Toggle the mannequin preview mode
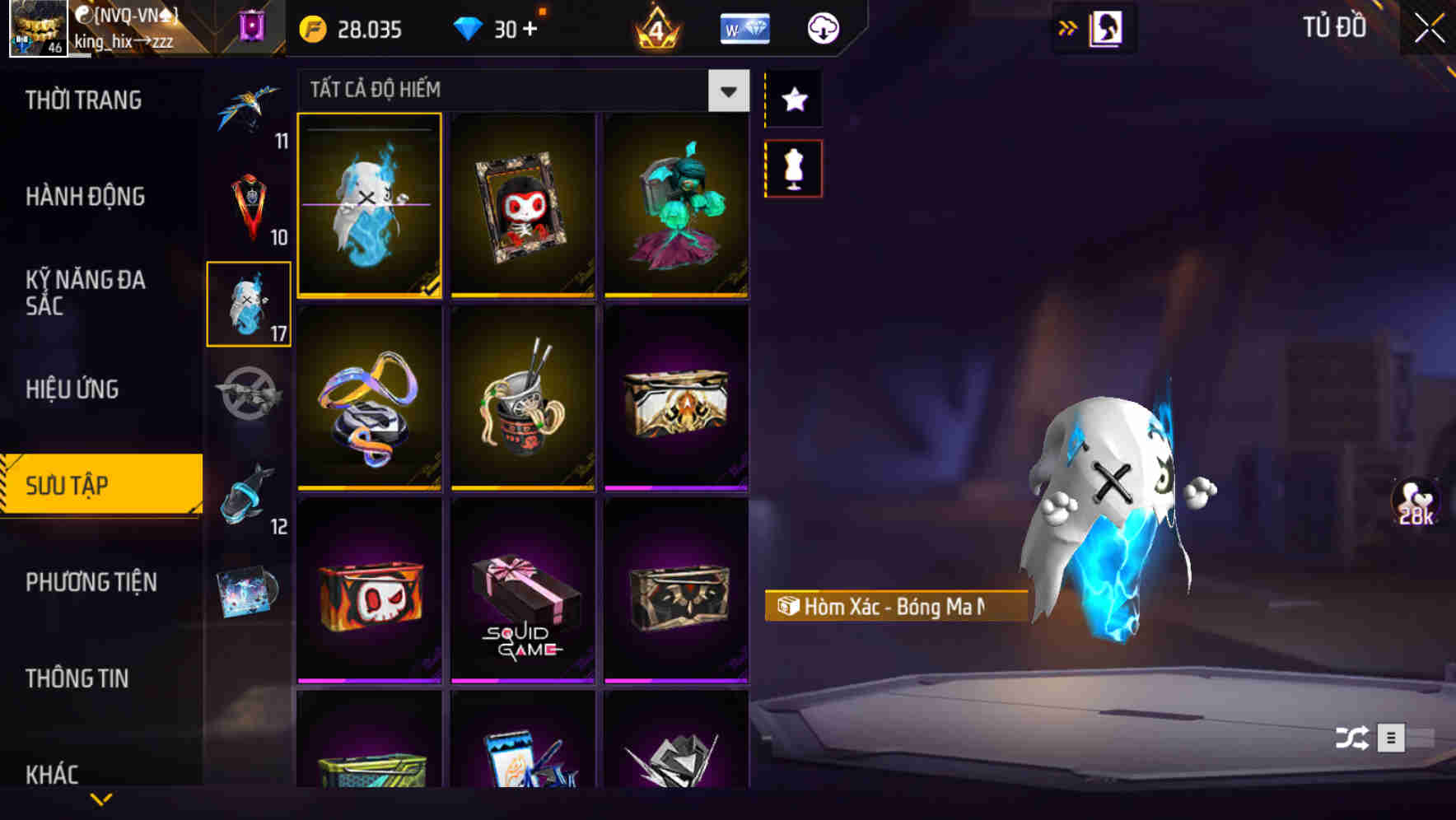This screenshot has width=1456, height=820. [x=793, y=167]
